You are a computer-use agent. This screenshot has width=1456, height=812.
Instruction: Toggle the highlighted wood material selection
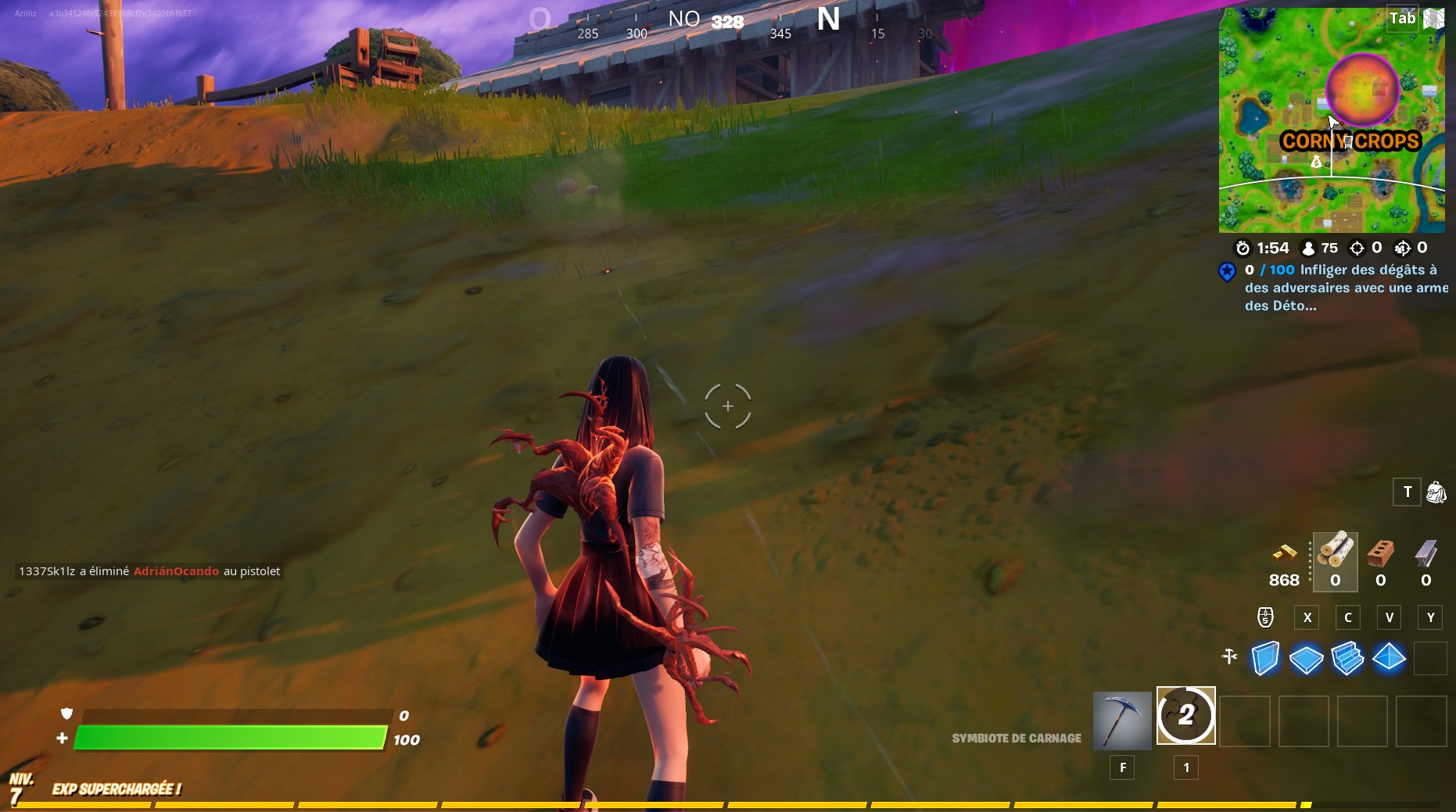(x=1335, y=557)
